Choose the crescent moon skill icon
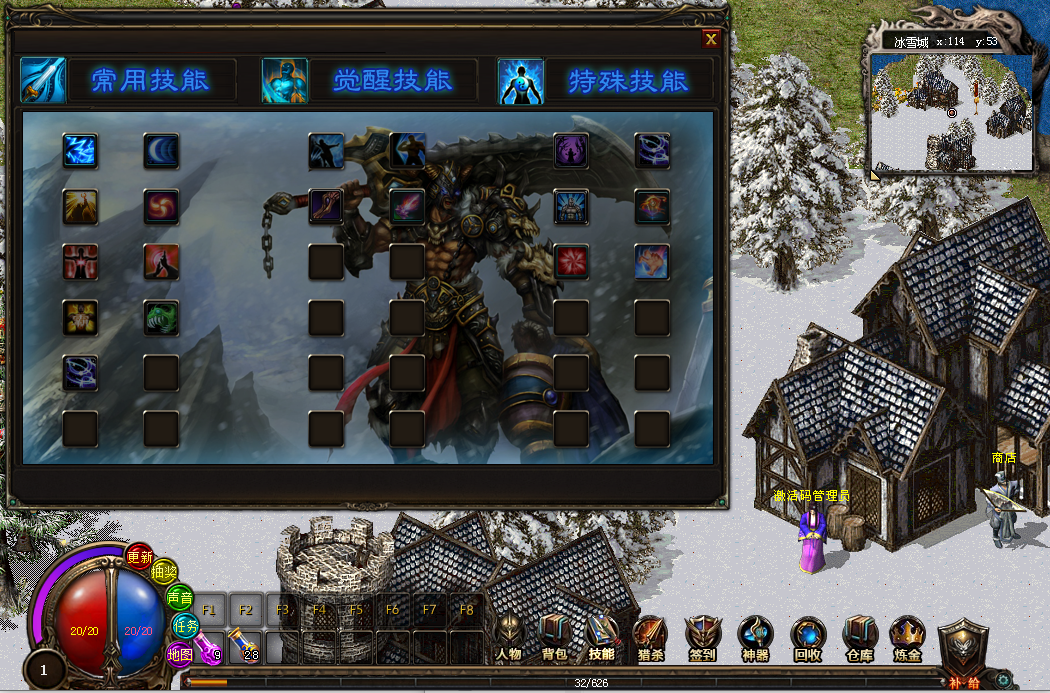 (161, 151)
